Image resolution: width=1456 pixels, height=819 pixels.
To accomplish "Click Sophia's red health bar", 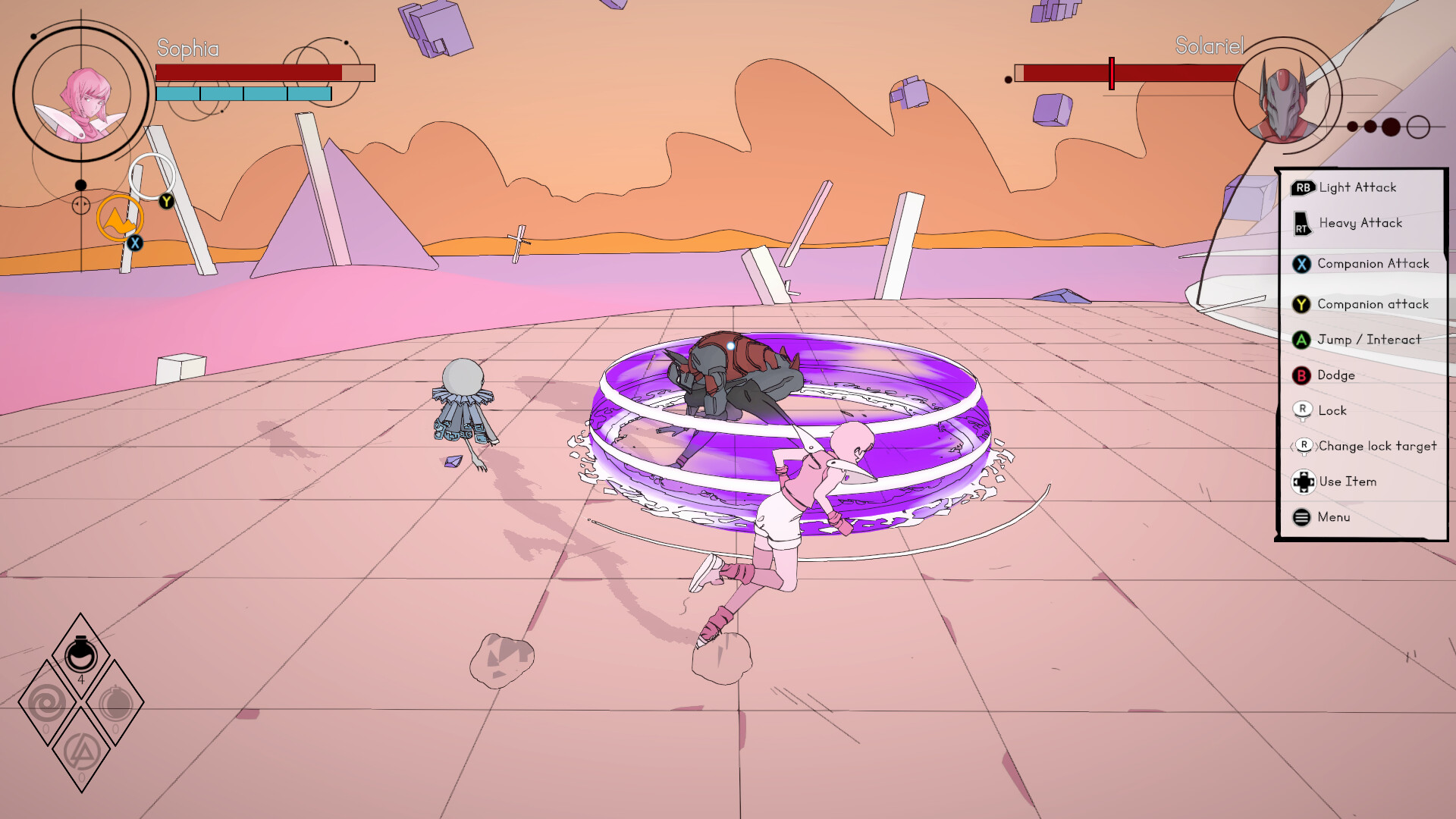I will point(249,72).
